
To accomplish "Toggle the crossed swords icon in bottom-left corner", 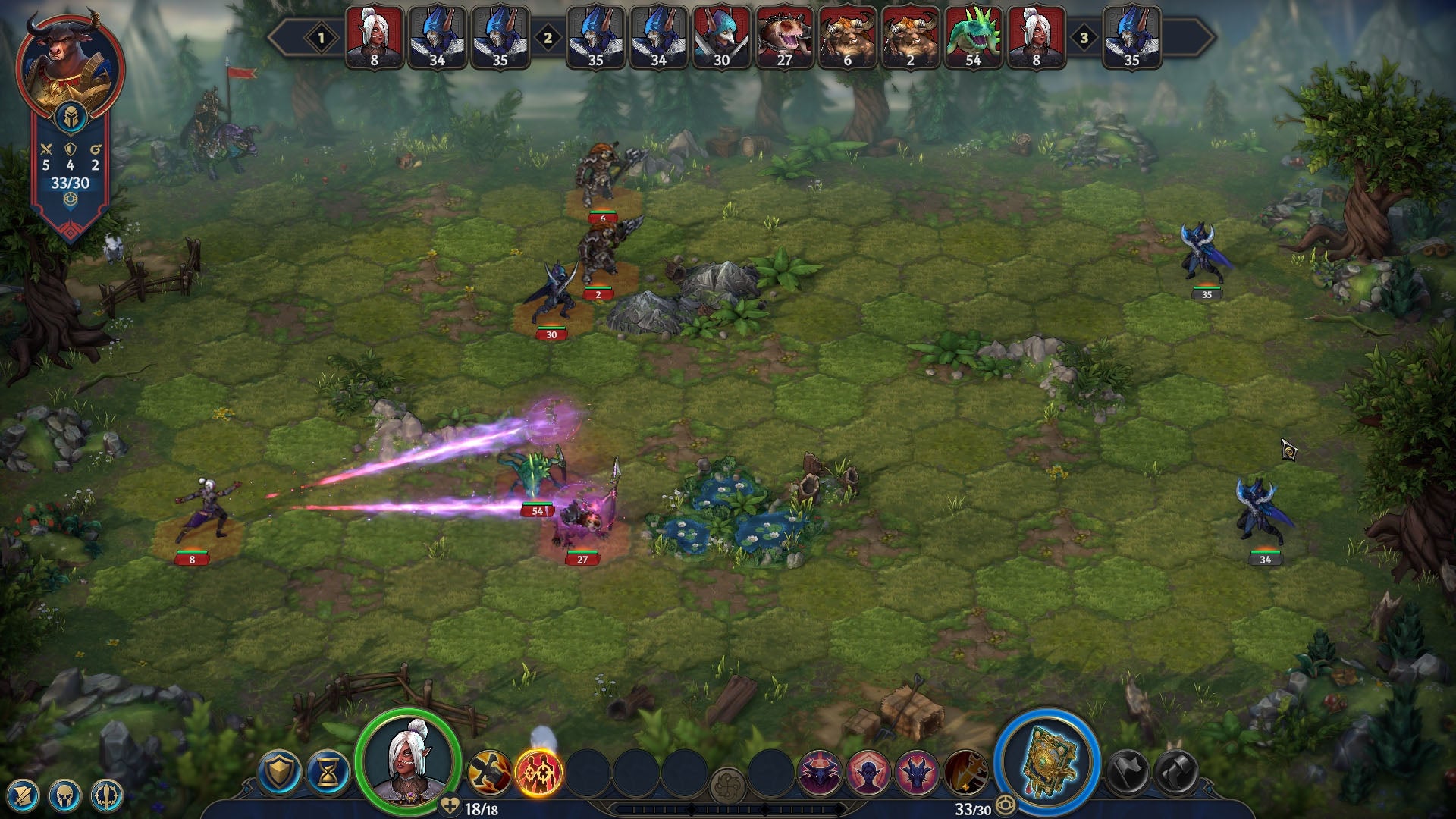I will coord(23,795).
